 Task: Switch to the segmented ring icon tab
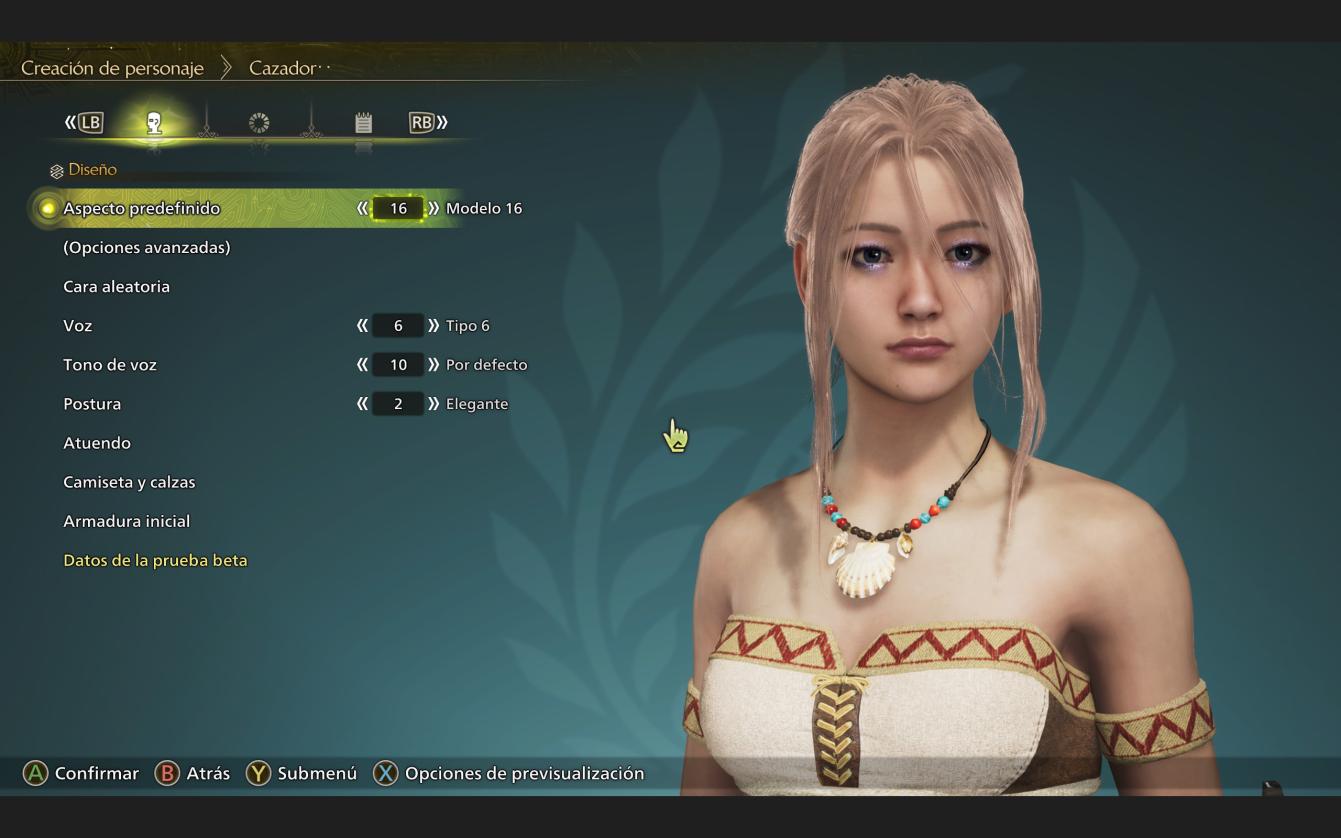tap(259, 123)
